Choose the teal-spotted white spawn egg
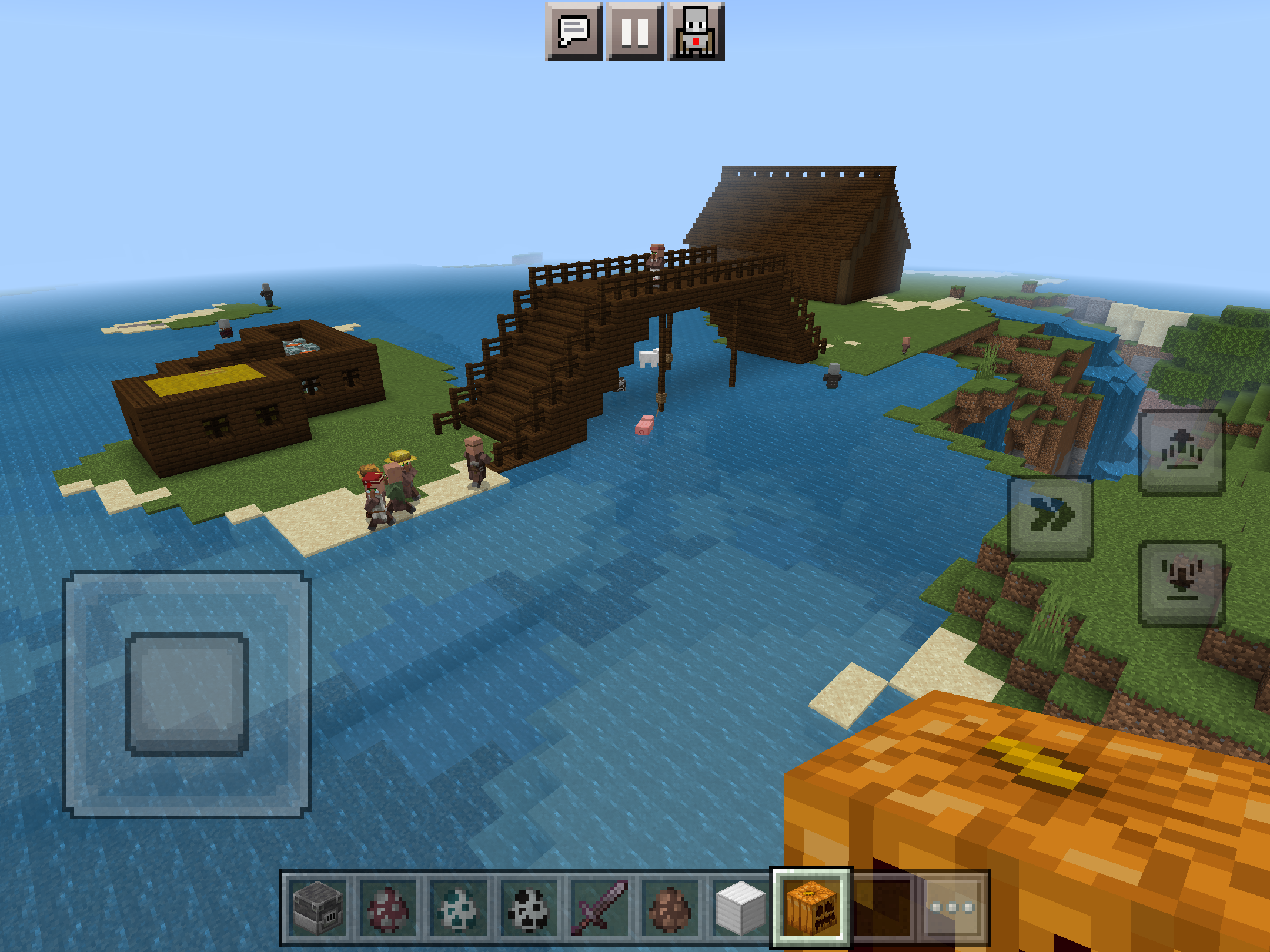Viewport: 1270px width, 952px height. click(x=458, y=907)
